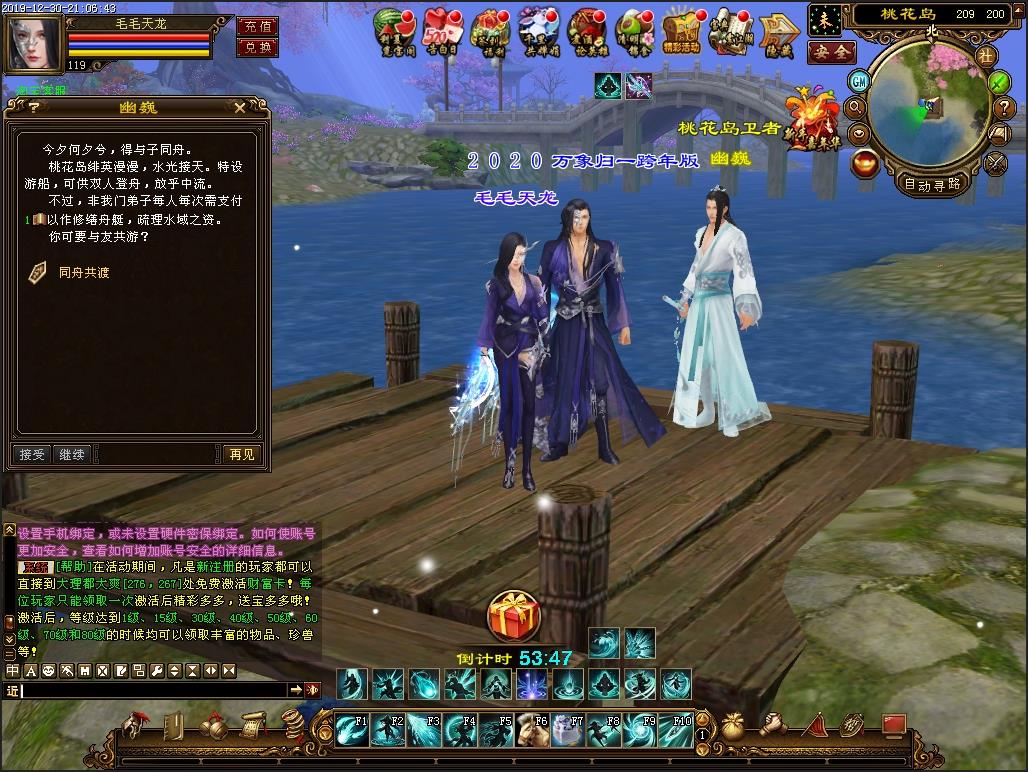This screenshot has width=1028, height=772.
Task: Click the 继续 continue button
Action: 72,454
